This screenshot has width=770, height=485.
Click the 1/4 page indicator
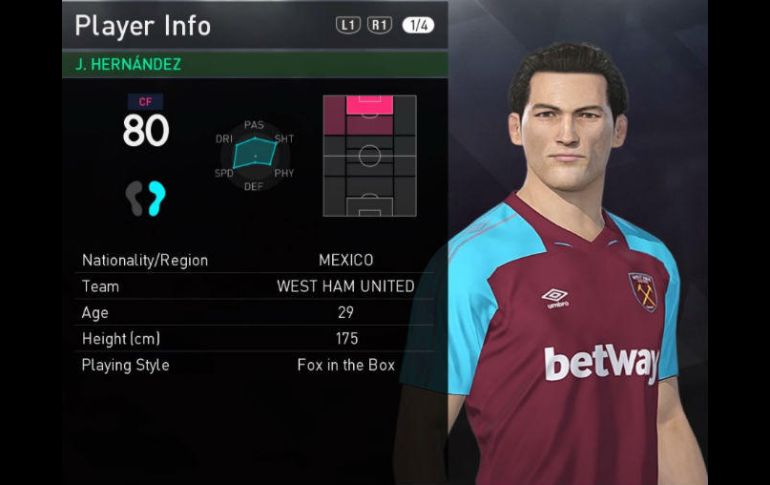[418, 26]
